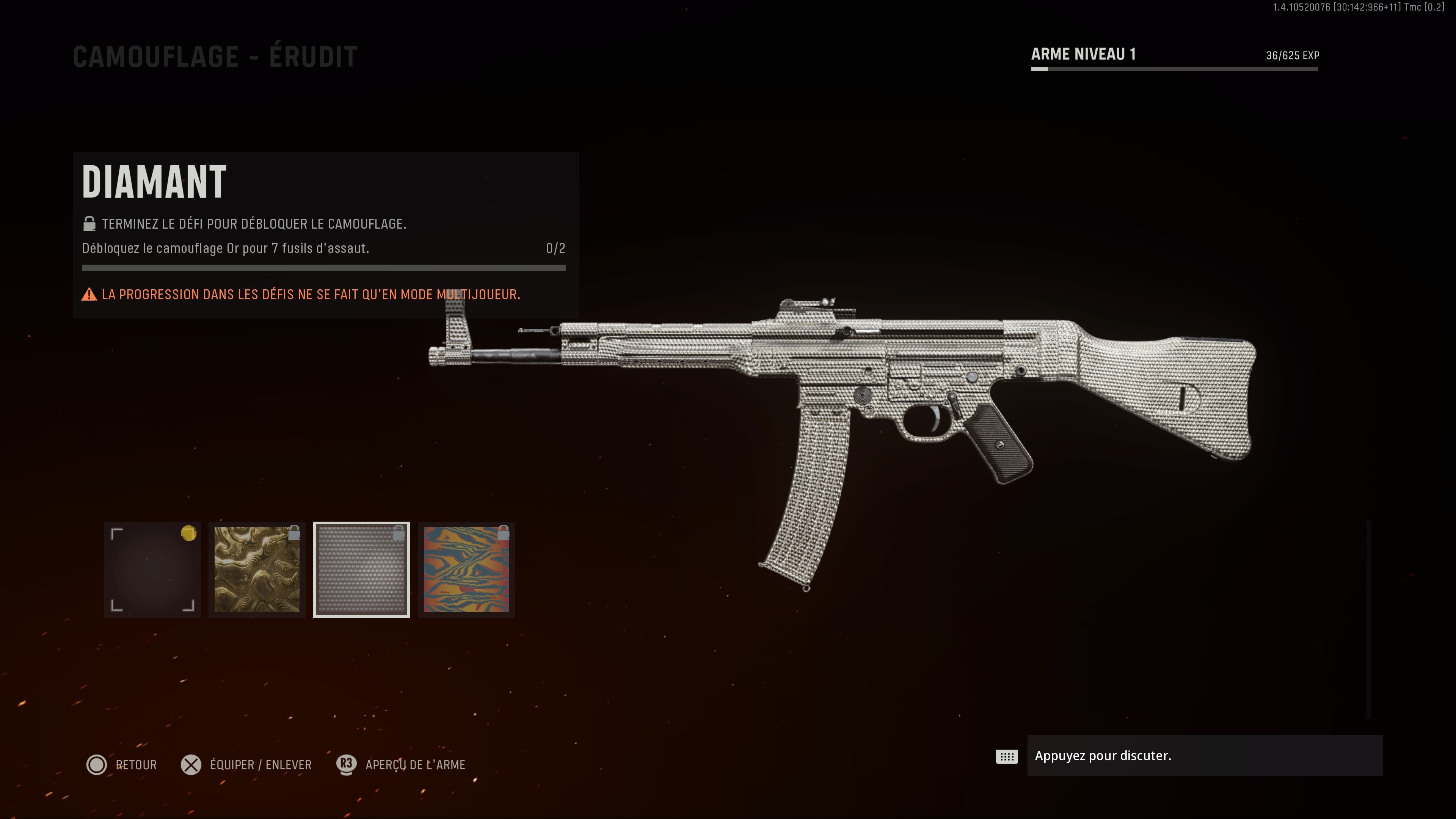This screenshot has width=1456, height=819.
Task: Click the gold medal icon on the first camo slot
Action: coord(188,532)
